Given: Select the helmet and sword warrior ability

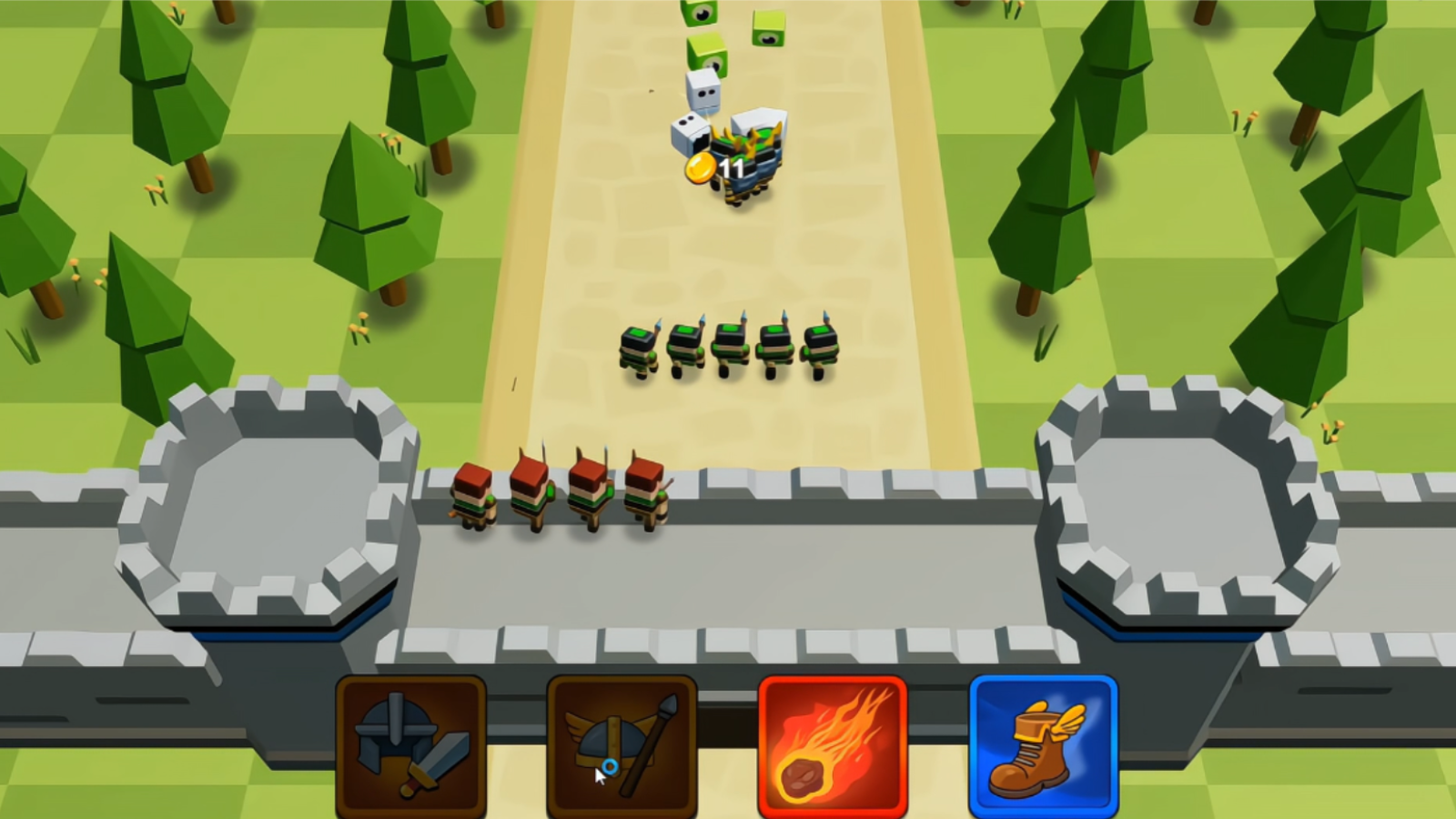Looking at the screenshot, I should 411,746.
